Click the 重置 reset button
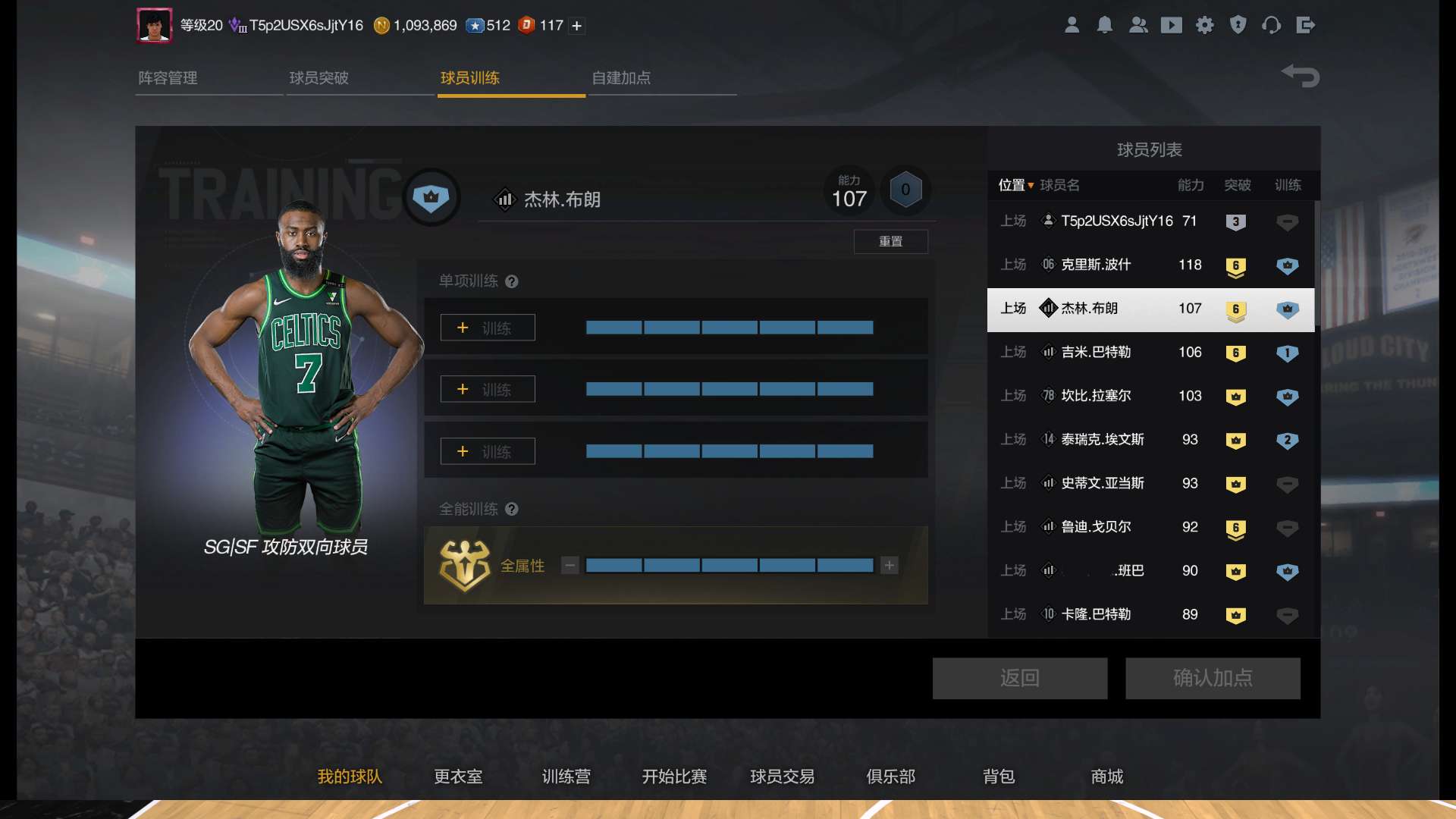Viewport: 1456px width, 819px height. tap(891, 241)
